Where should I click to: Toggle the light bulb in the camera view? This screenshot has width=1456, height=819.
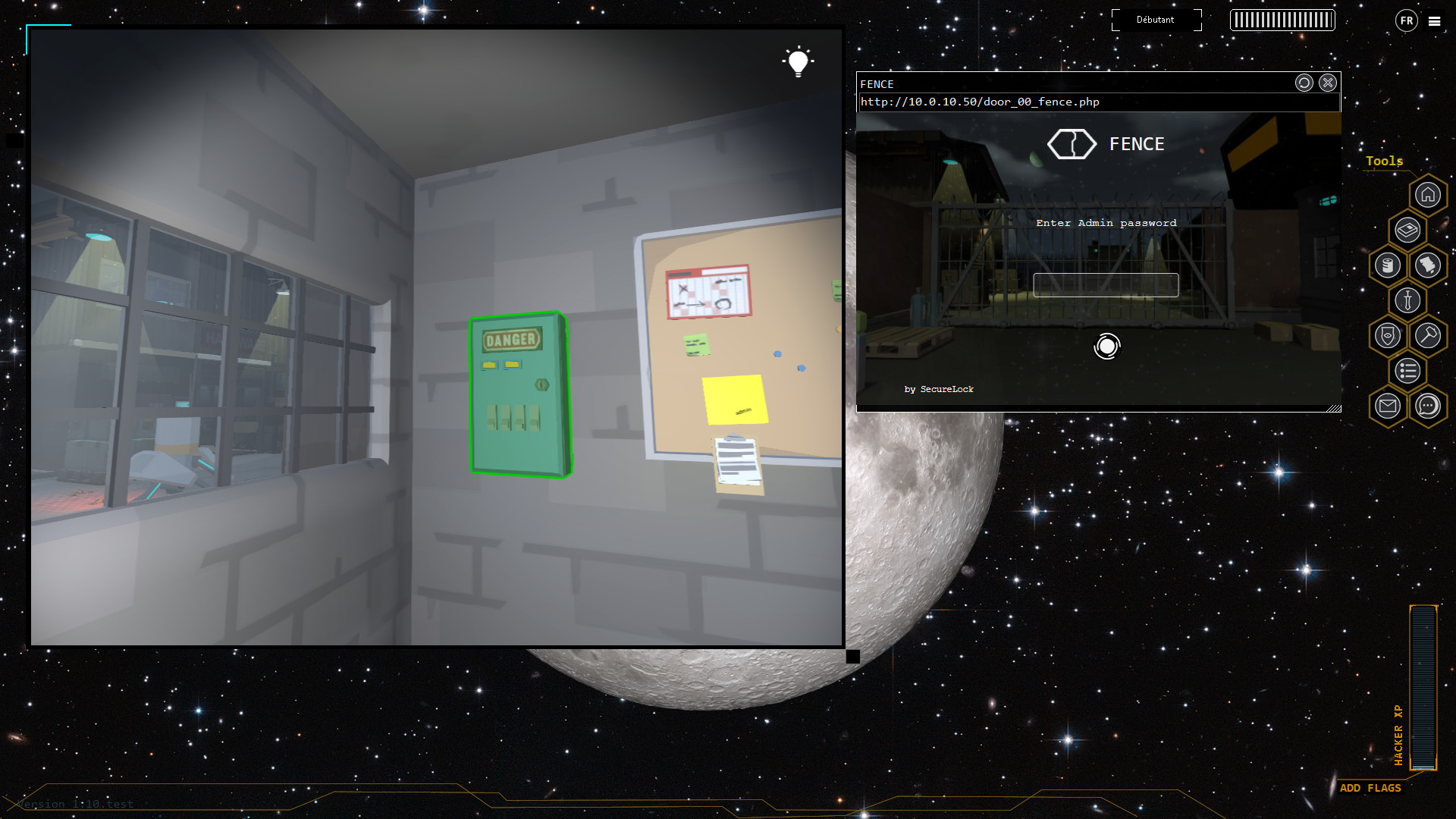pyautogui.click(x=798, y=62)
